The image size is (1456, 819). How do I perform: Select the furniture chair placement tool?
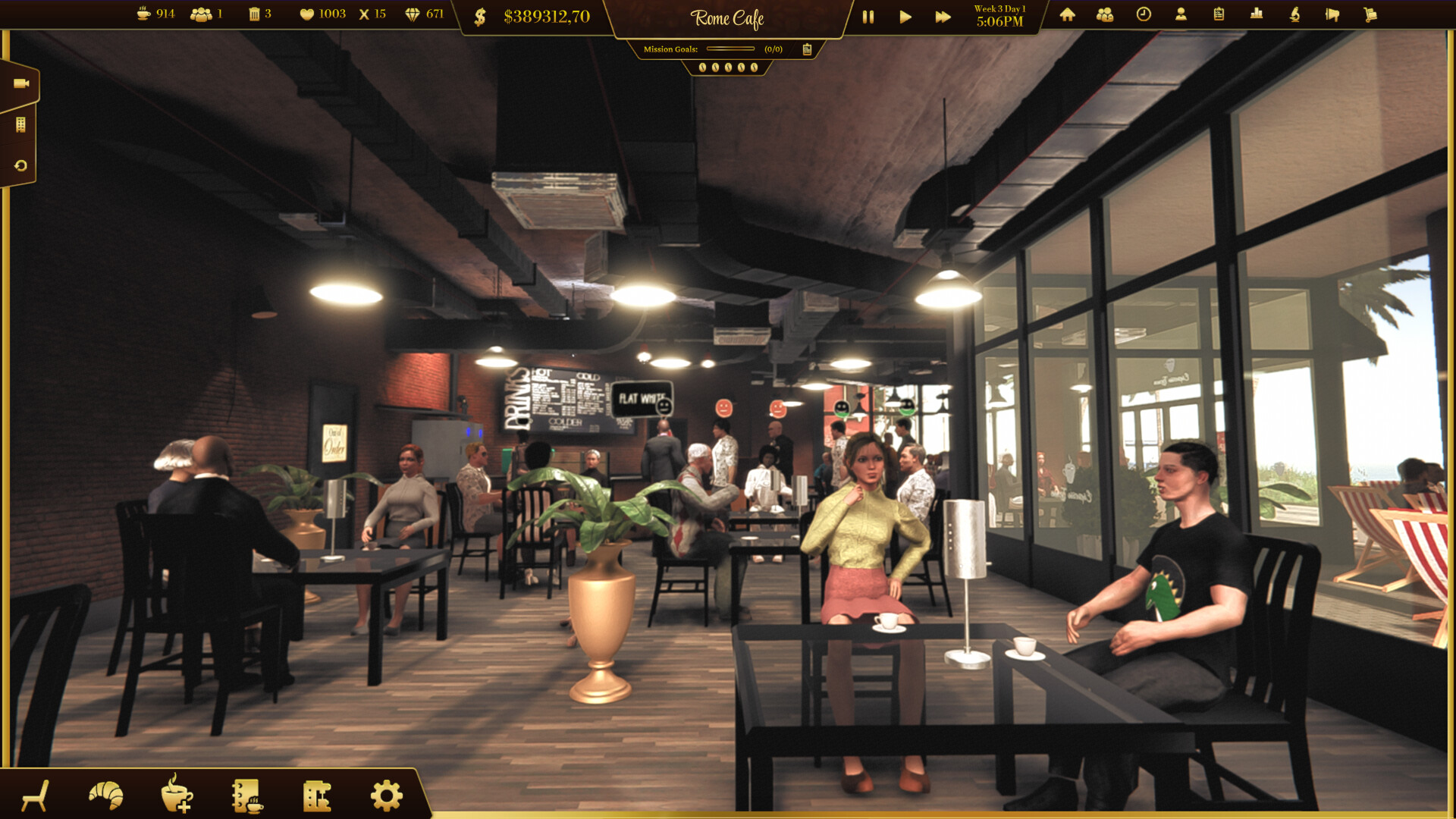36,796
